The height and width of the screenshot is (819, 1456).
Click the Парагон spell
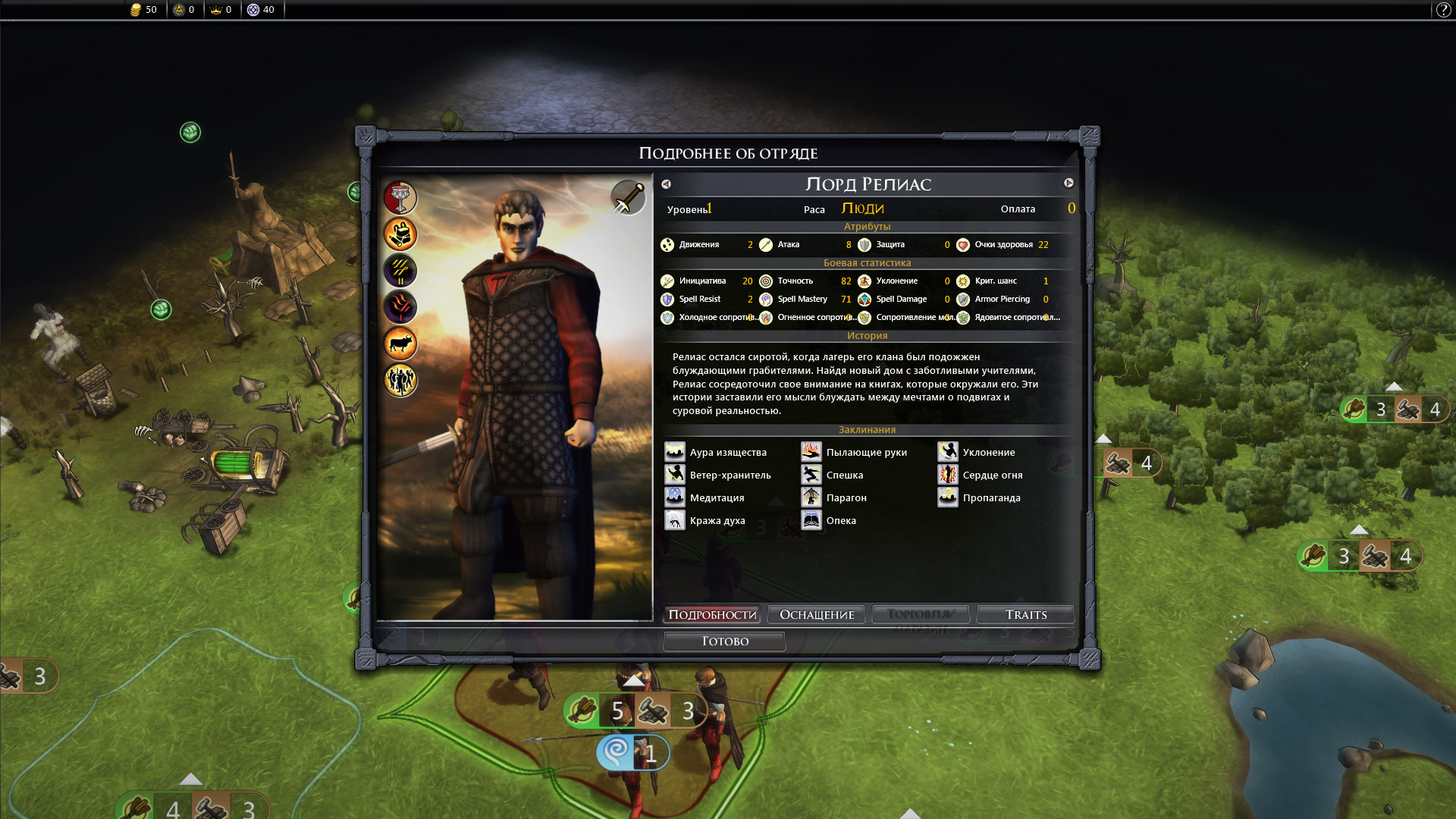(835, 498)
